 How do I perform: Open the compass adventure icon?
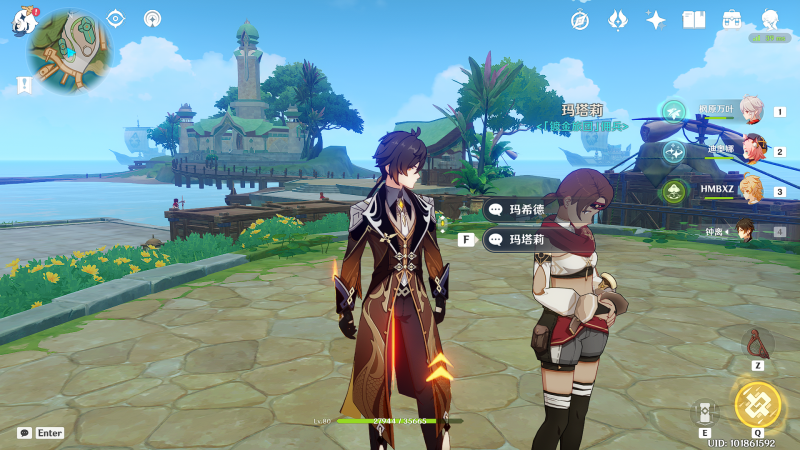coord(580,20)
